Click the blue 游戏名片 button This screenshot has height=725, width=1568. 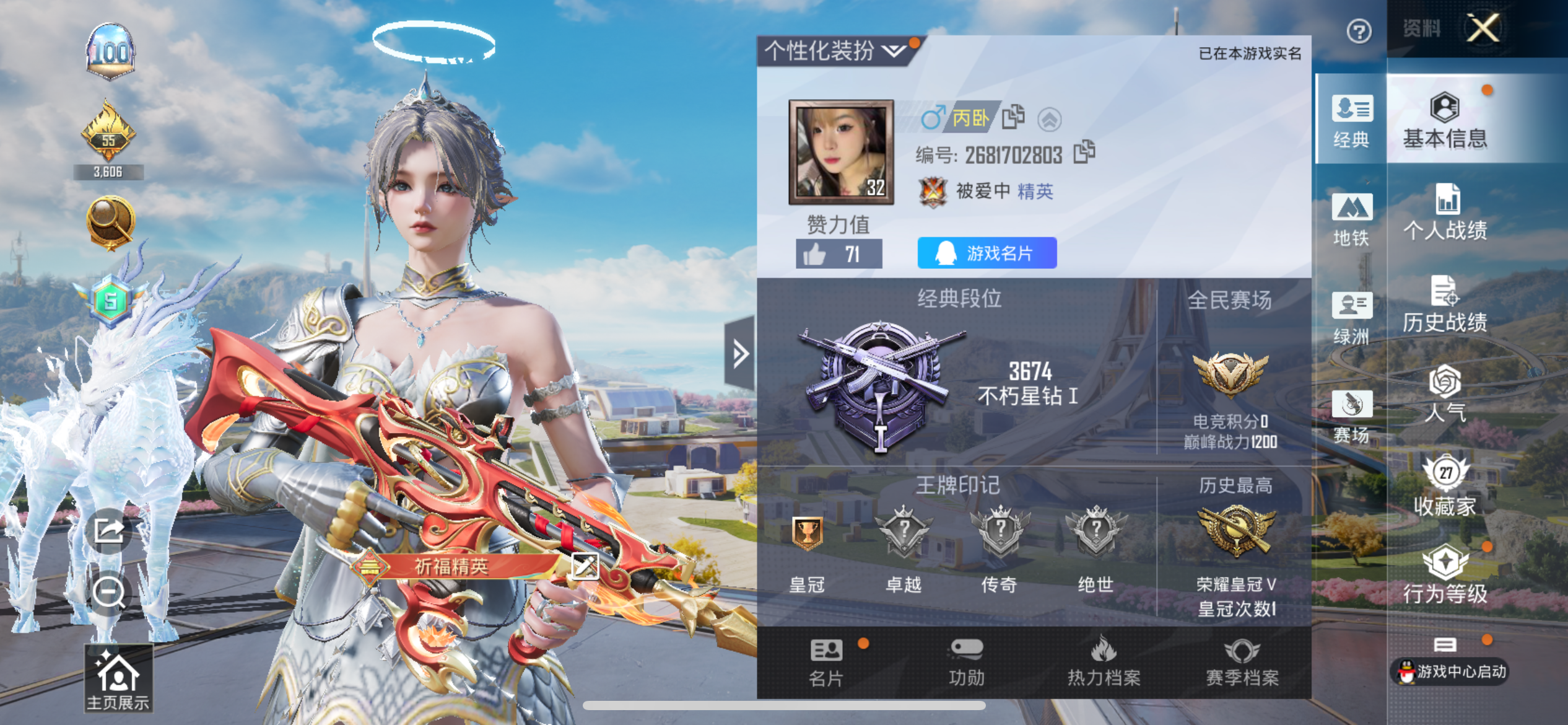[x=987, y=253]
